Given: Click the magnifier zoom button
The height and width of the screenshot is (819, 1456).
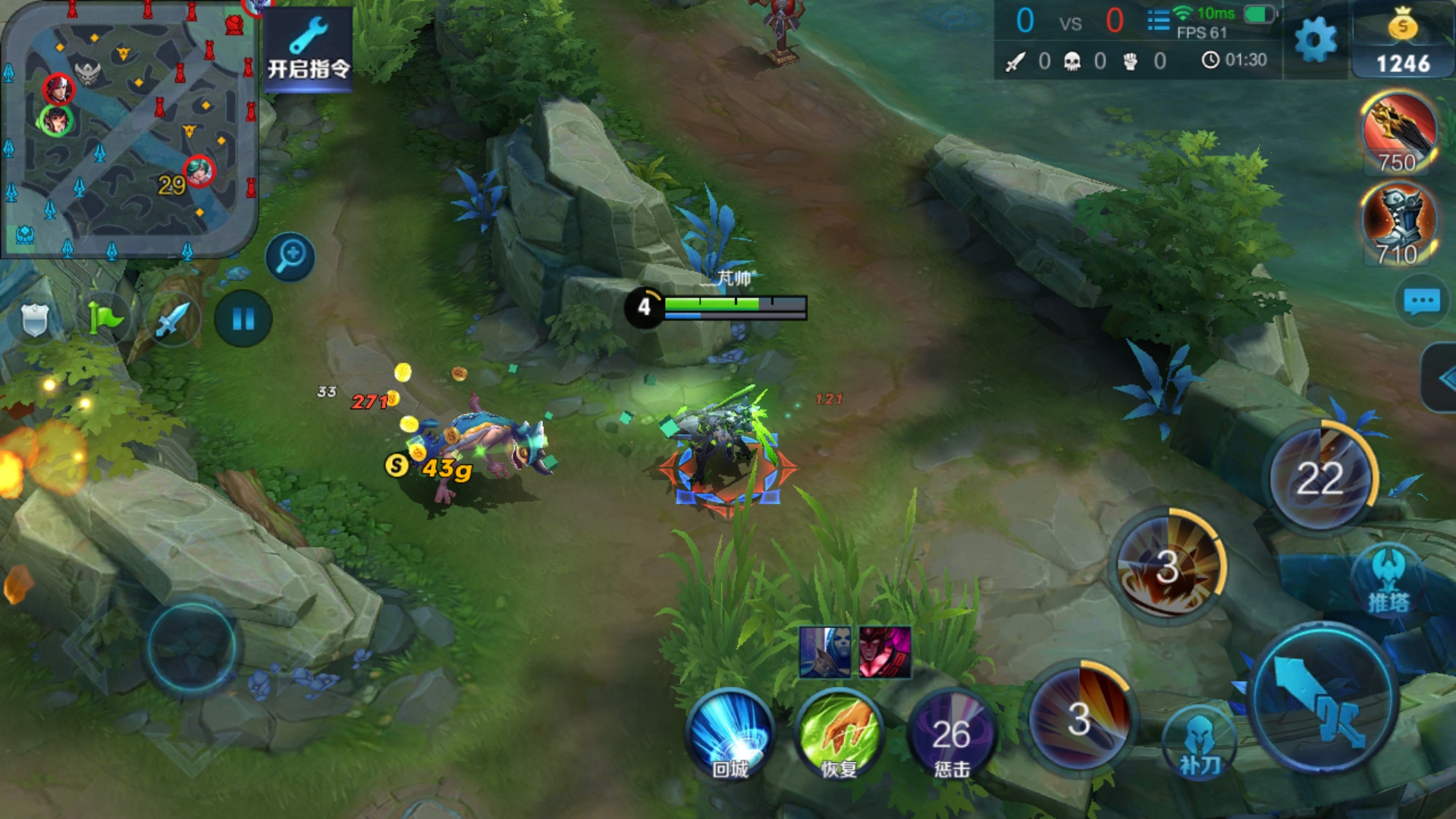Looking at the screenshot, I should click(x=290, y=256).
